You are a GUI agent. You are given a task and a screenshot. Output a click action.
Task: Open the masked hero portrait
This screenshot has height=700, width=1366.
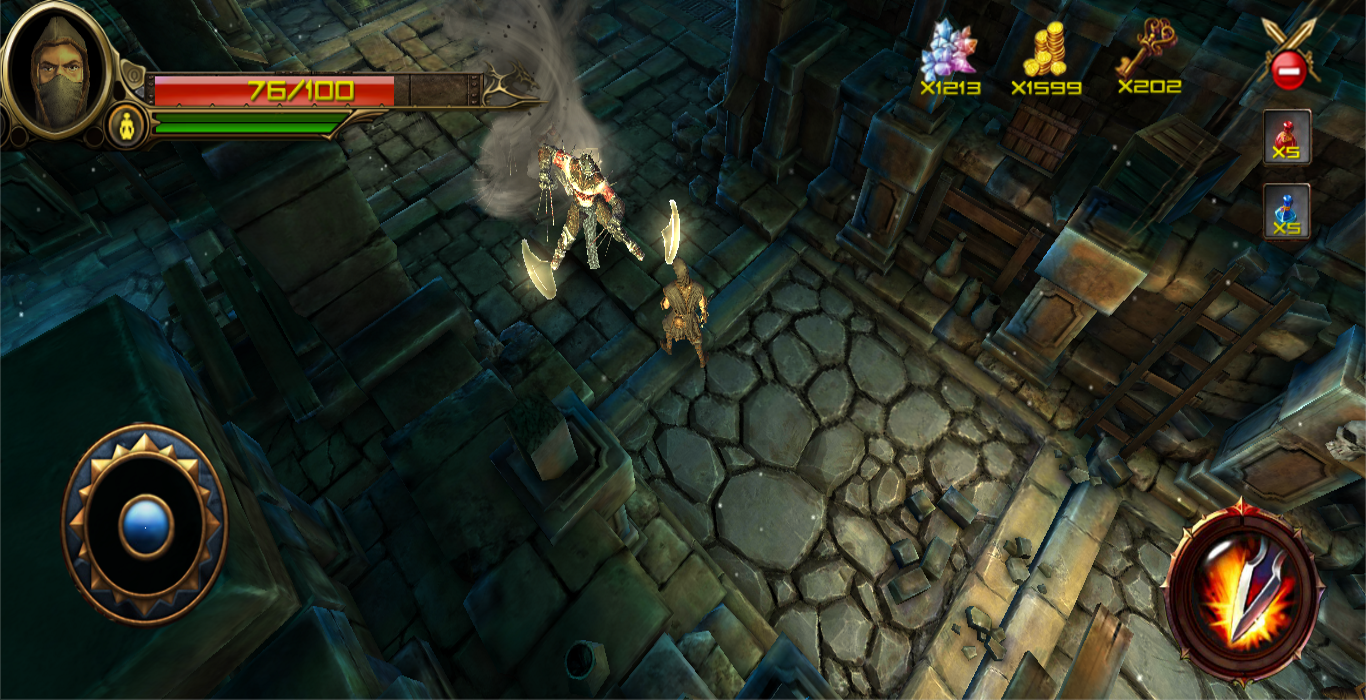point(56,70)
